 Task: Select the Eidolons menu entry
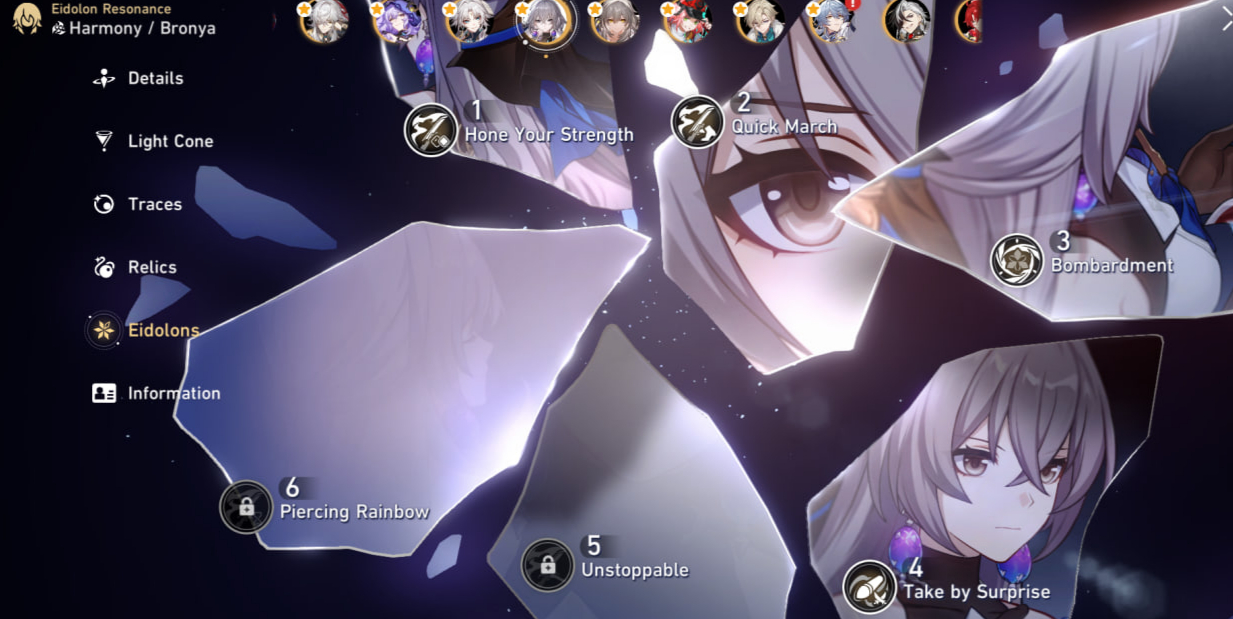[162, 330]
